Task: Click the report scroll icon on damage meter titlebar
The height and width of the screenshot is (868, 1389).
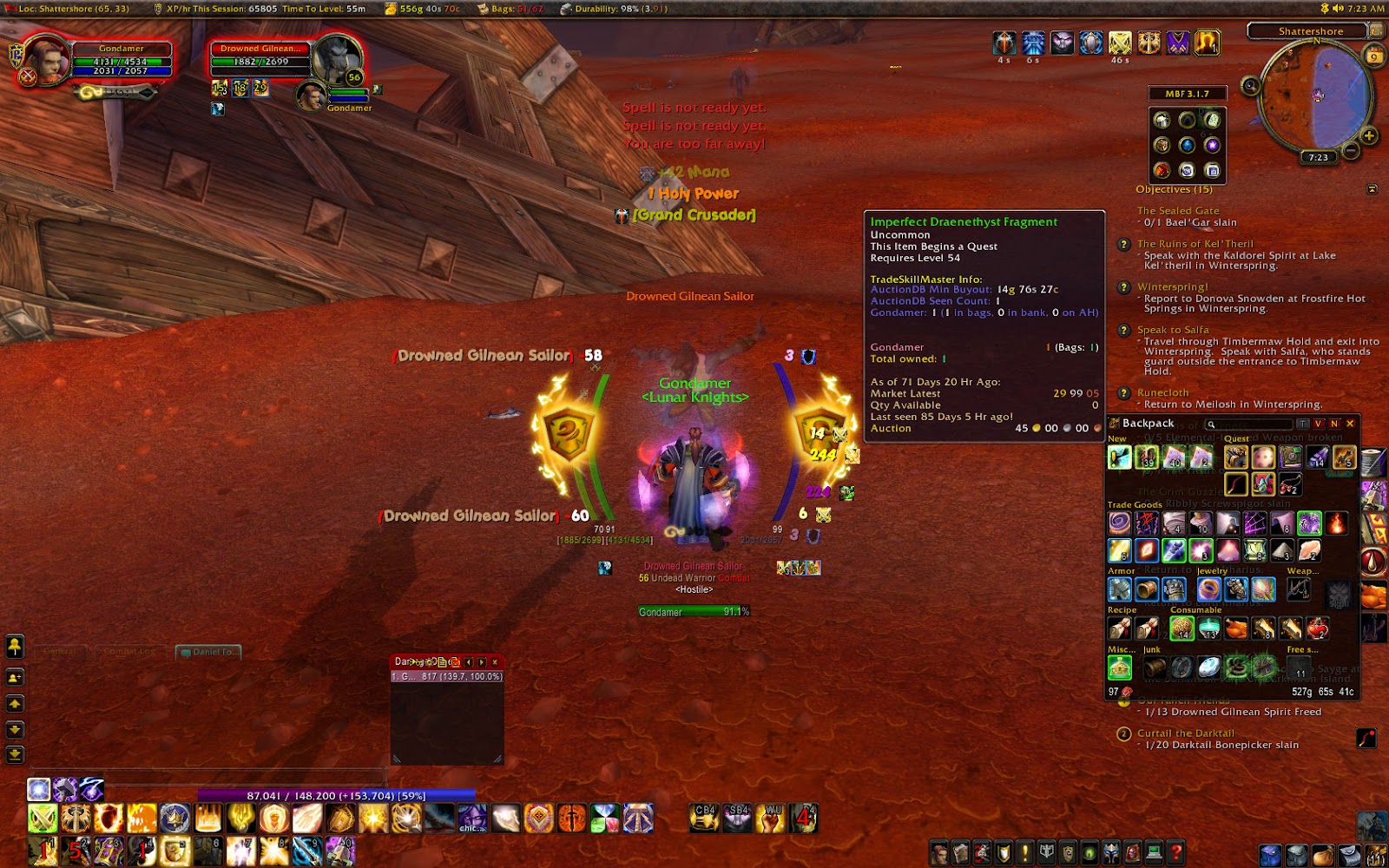Action: (442, 662)
